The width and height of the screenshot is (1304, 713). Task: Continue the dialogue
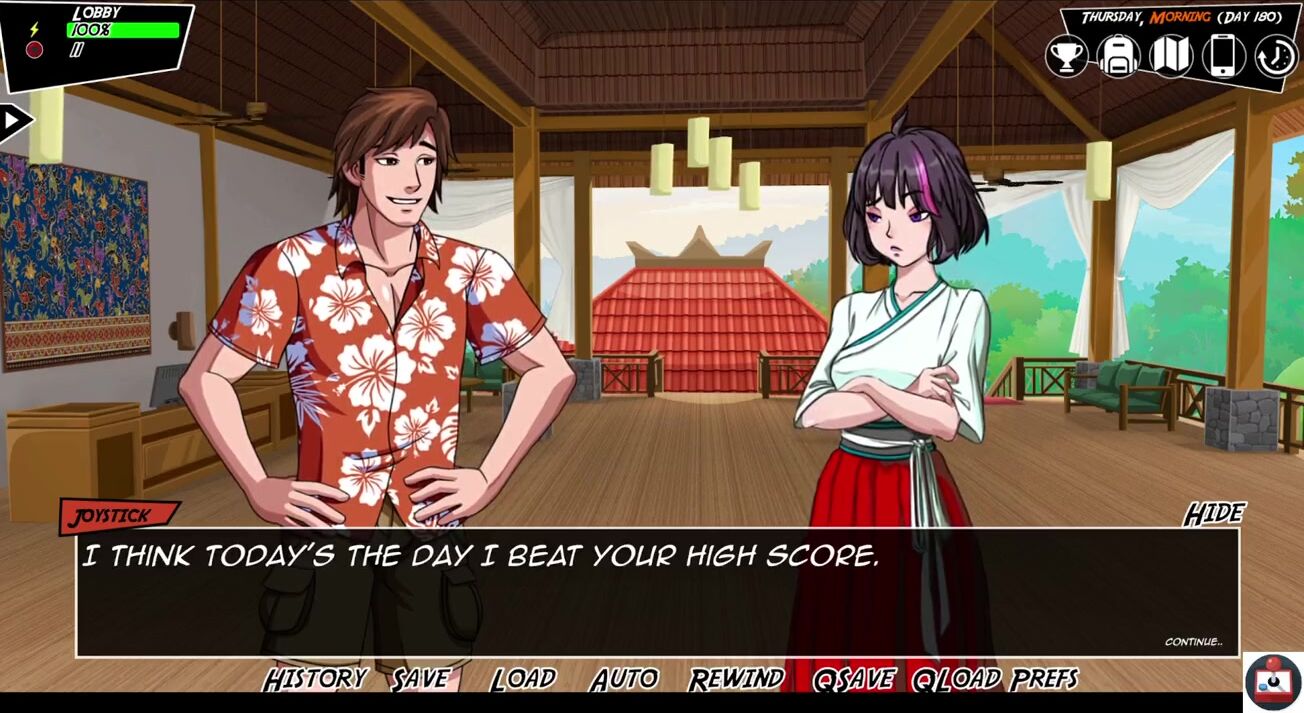(x=1193, y=642)
